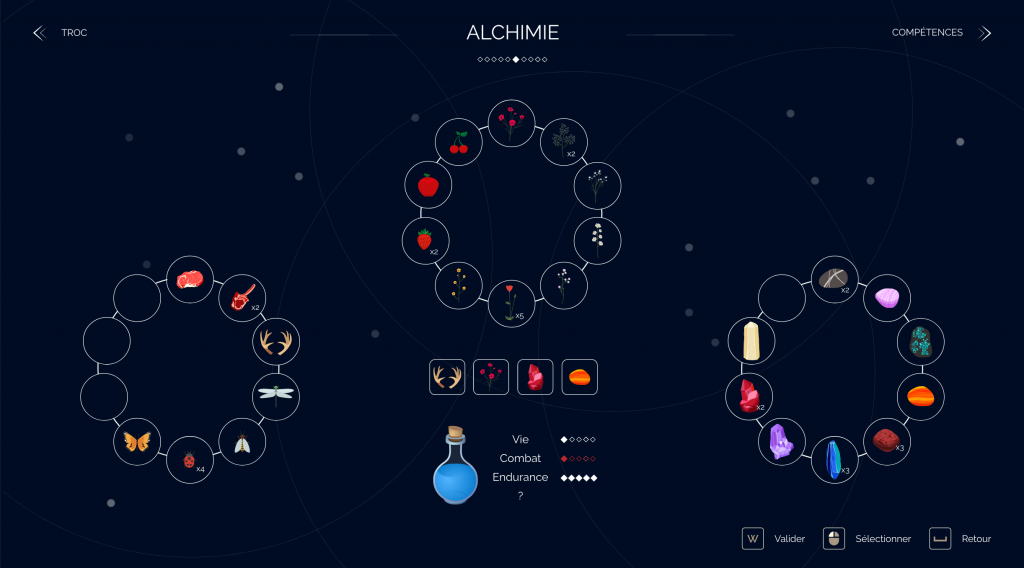Screen dimensions: 1024x568
Task: Select the red poppy flower slot
Action: (511, 303)
